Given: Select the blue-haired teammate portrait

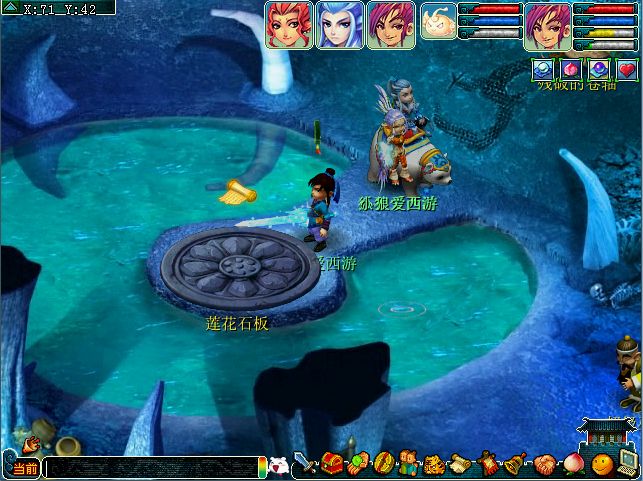Looking at the screenshot, I should pos(340,24).
